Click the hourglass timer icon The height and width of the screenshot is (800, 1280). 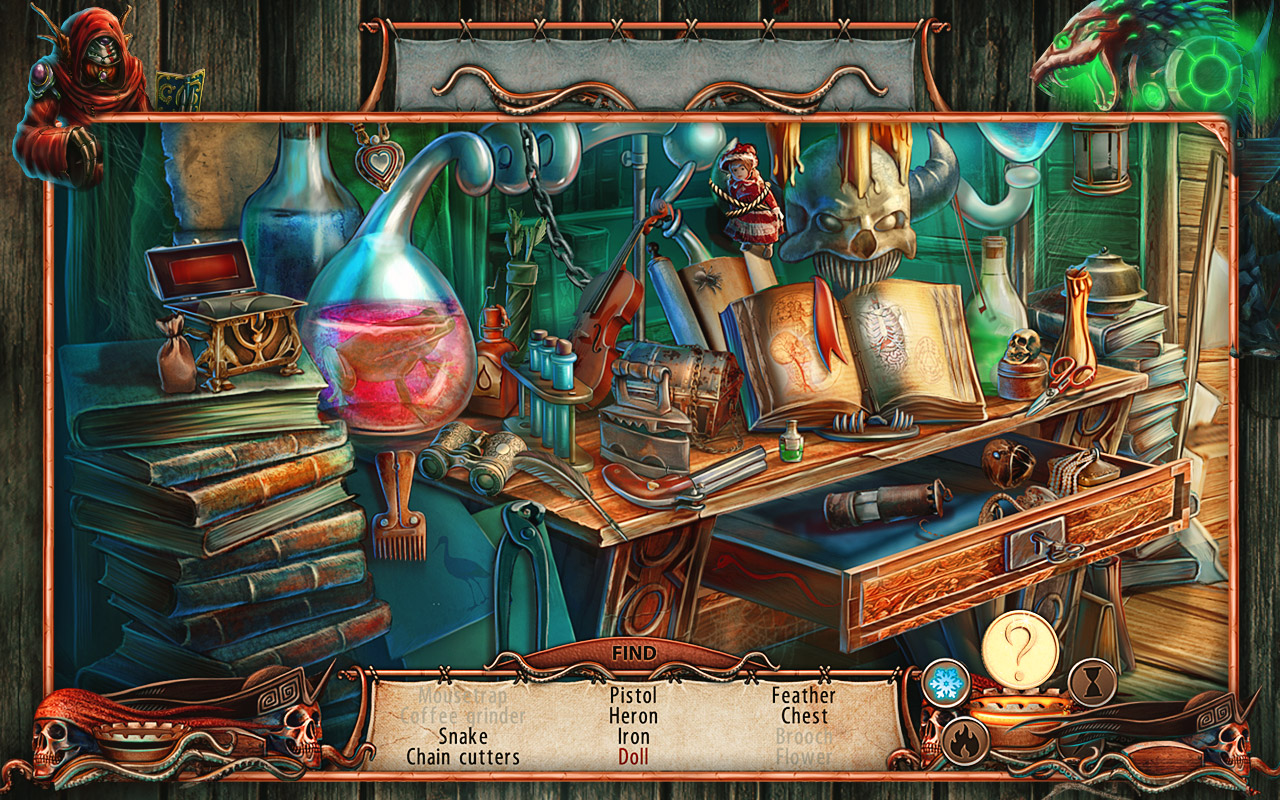1092,682
